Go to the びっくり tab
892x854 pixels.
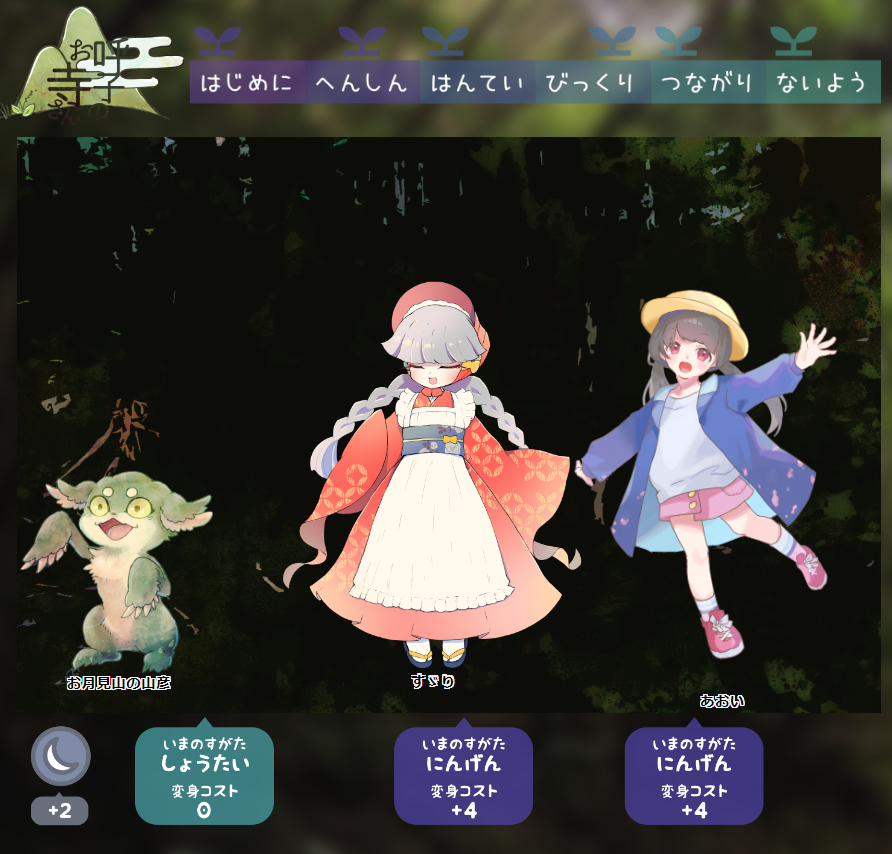(x=592, y=83)
